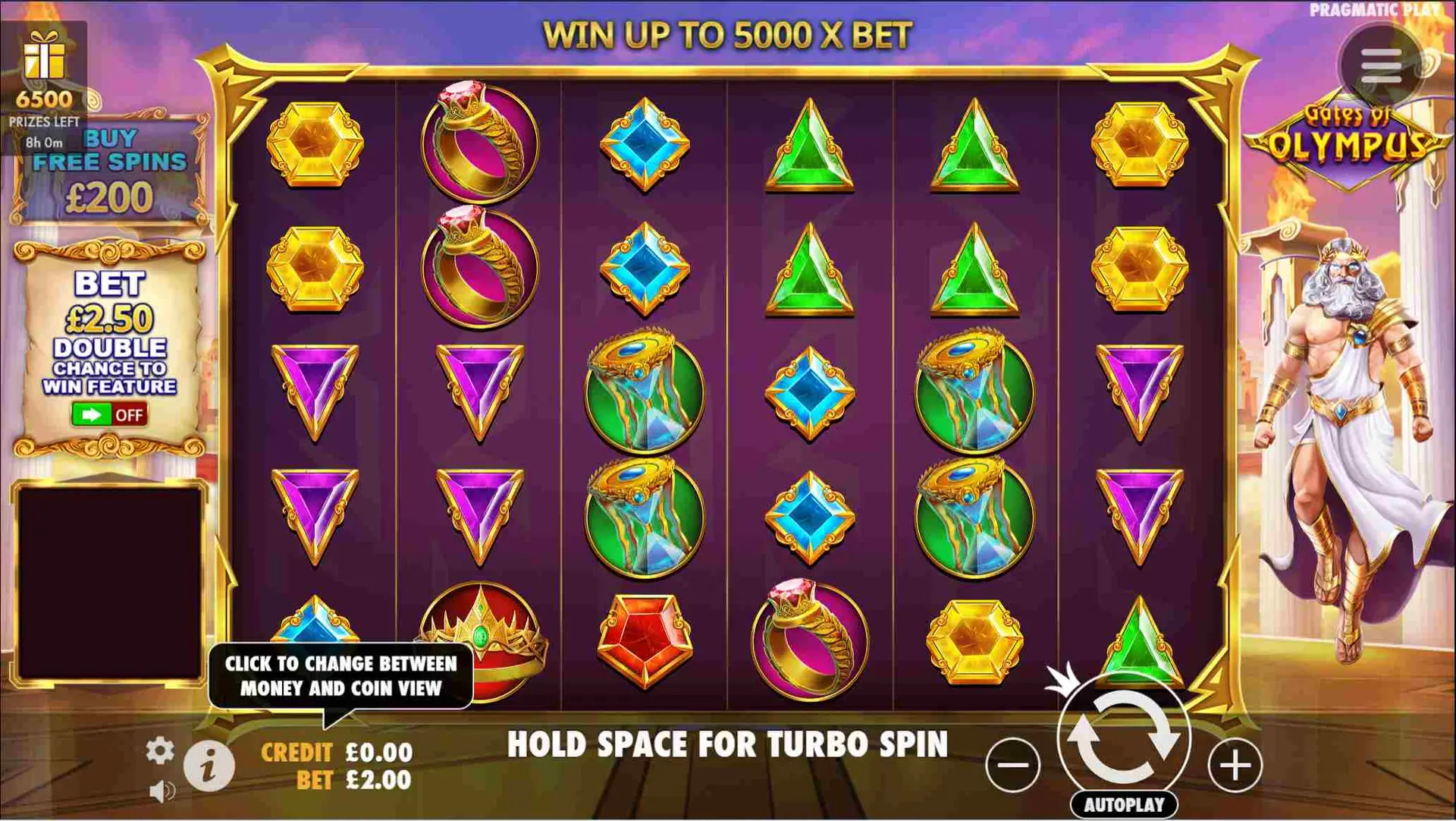
Task: Open the hamburger menu
Action: point(1380,66)
